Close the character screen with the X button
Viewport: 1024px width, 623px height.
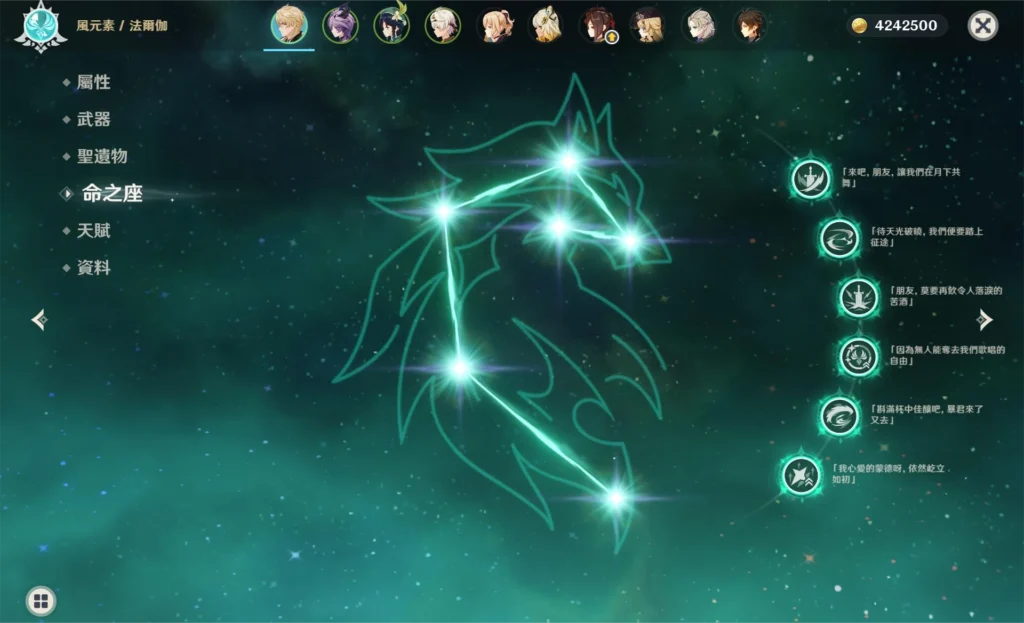click(x=983, y=26)
